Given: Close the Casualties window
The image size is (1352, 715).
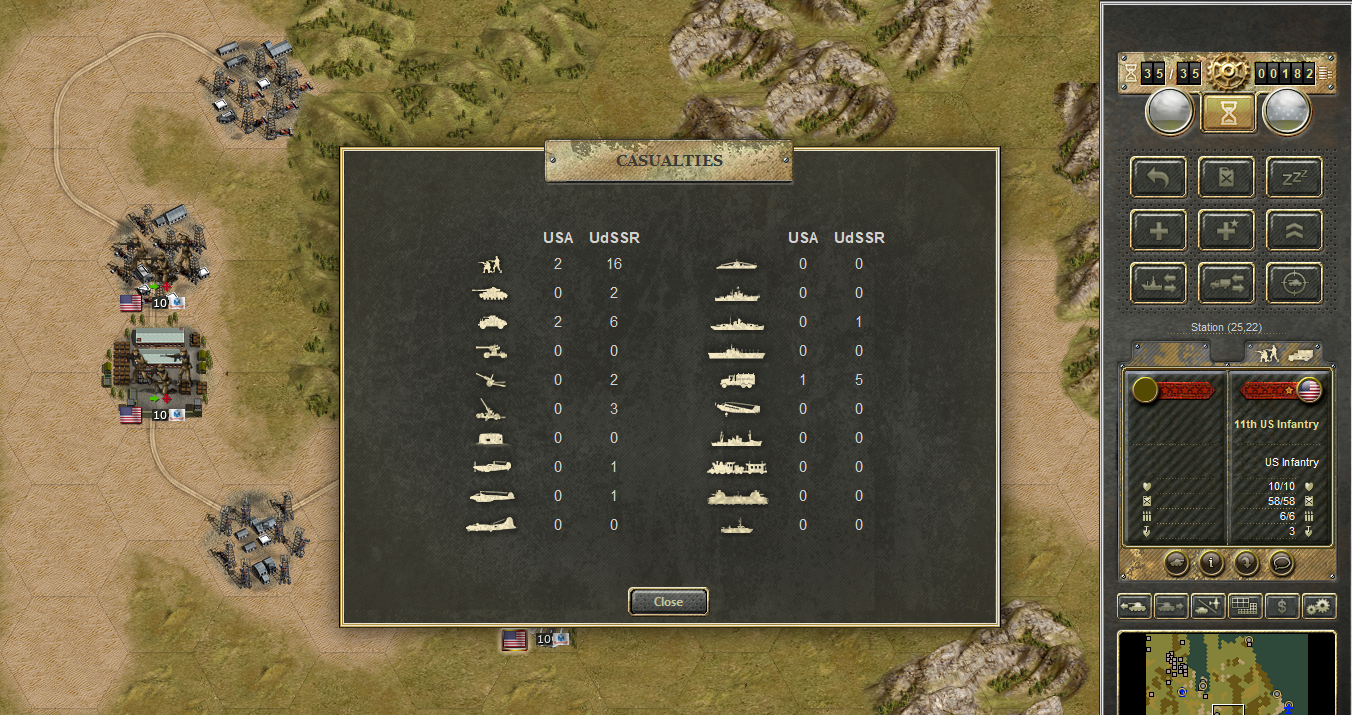Looking at the screenshot, I should (668, 601).
